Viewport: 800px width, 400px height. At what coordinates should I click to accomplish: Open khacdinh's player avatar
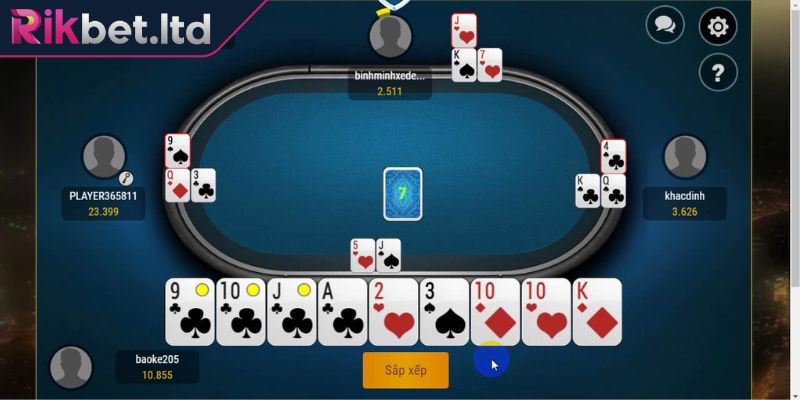coord(685,157)
